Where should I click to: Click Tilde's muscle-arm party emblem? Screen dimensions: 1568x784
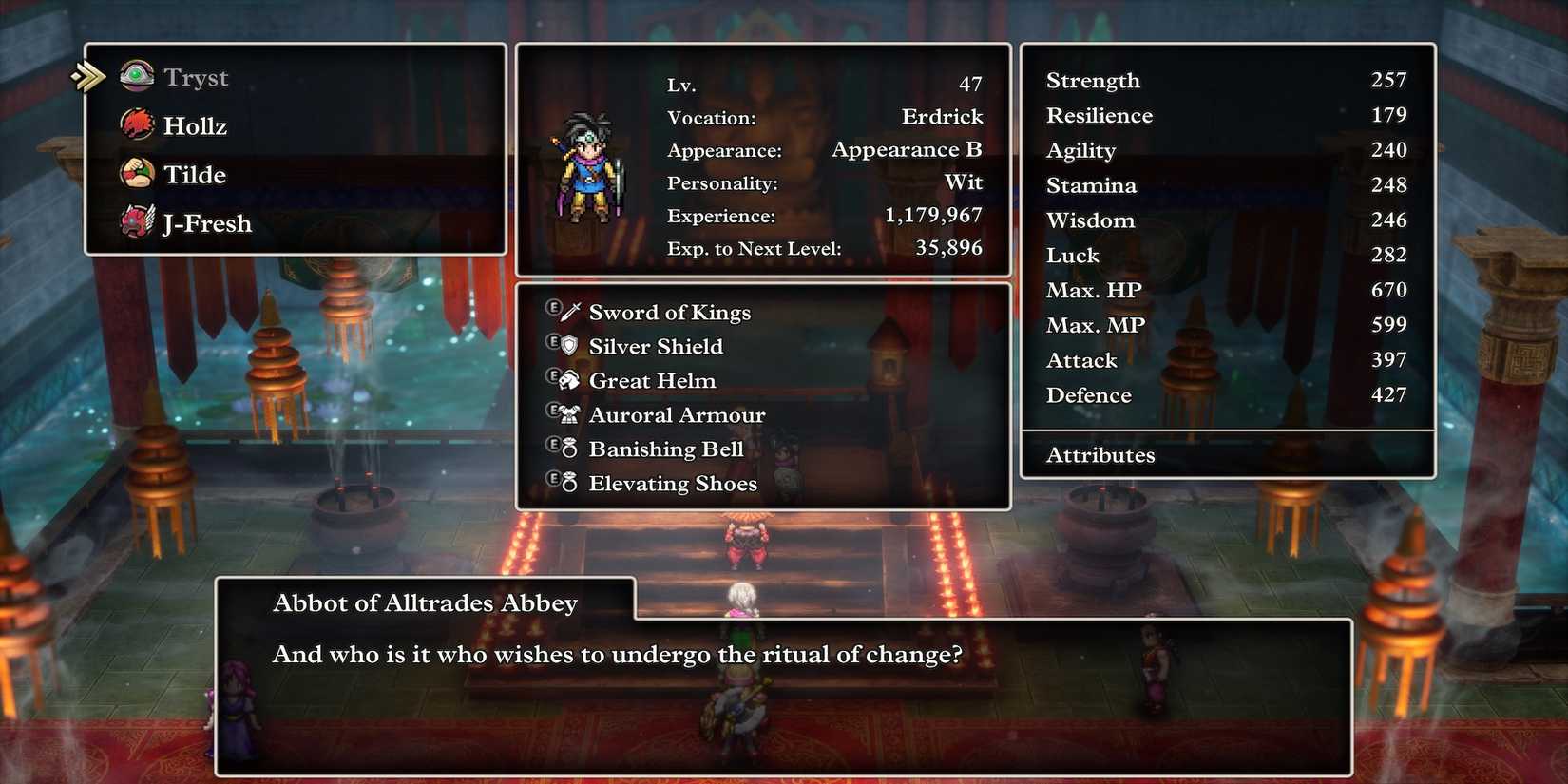point(136,174)
